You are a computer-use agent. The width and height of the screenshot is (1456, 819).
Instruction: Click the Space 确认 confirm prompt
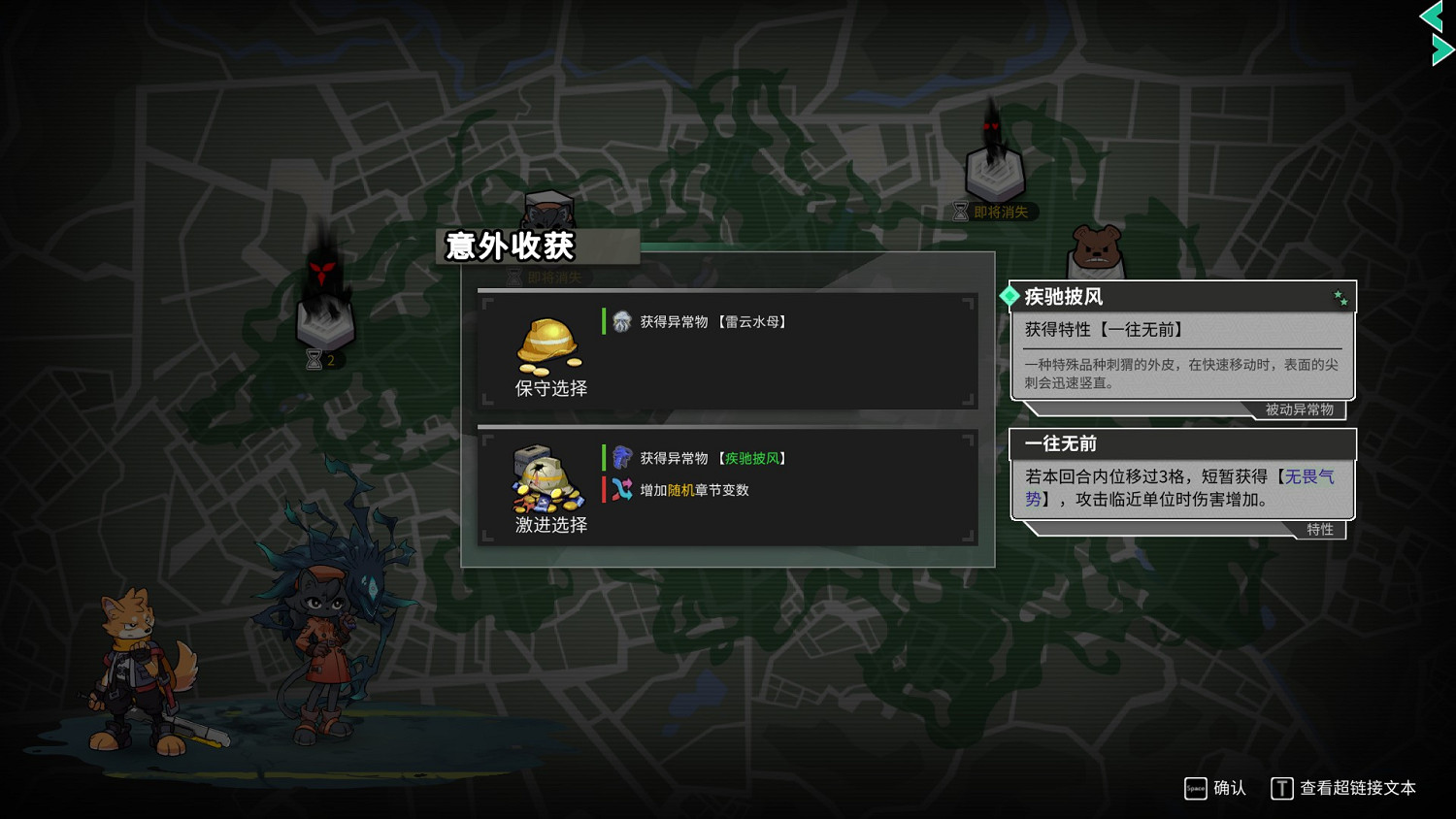coord(1211,789)
